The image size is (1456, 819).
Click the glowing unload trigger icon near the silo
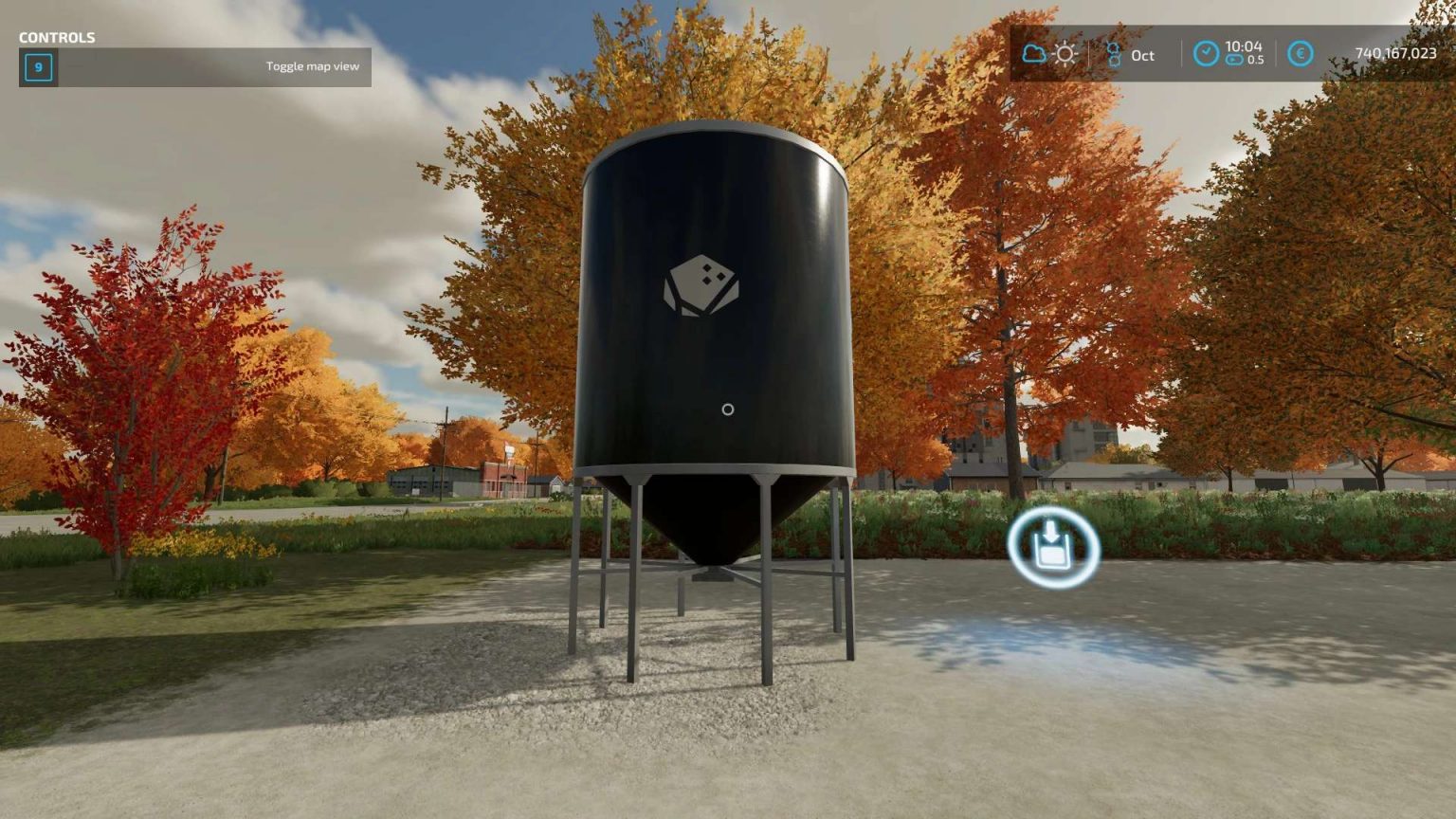pyautogui.click(x=1053, y=548)
